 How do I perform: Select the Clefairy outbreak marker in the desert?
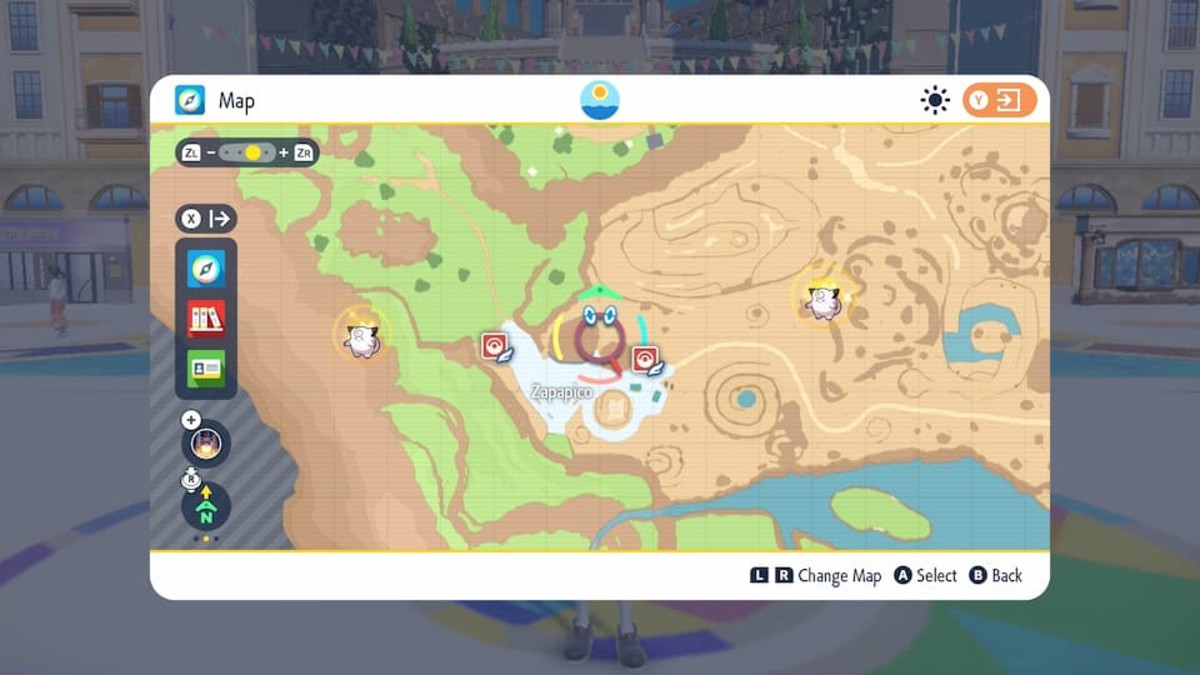[x=823, y=298]
